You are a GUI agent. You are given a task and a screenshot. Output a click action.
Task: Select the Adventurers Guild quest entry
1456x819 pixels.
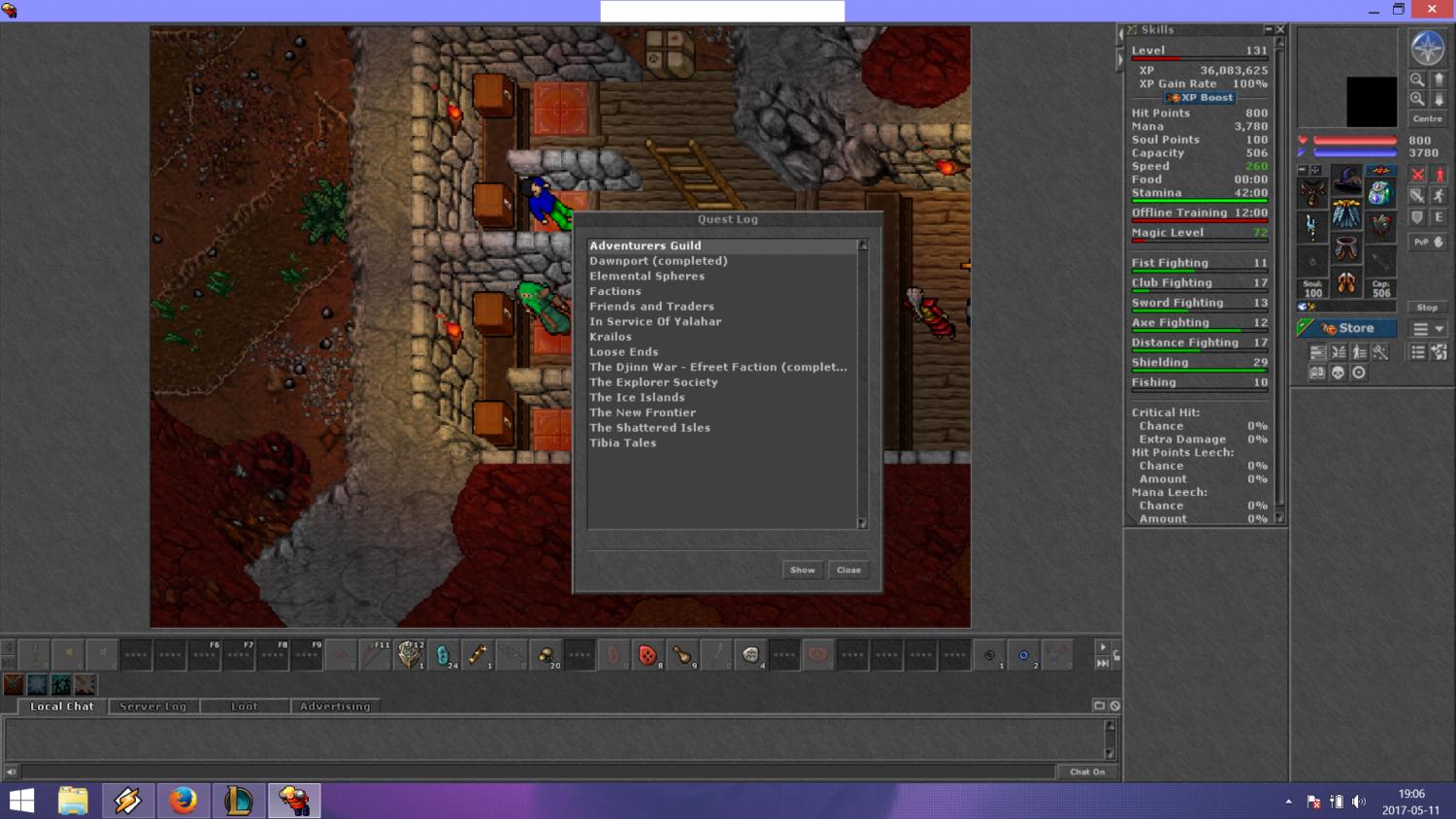coord(645,246)
